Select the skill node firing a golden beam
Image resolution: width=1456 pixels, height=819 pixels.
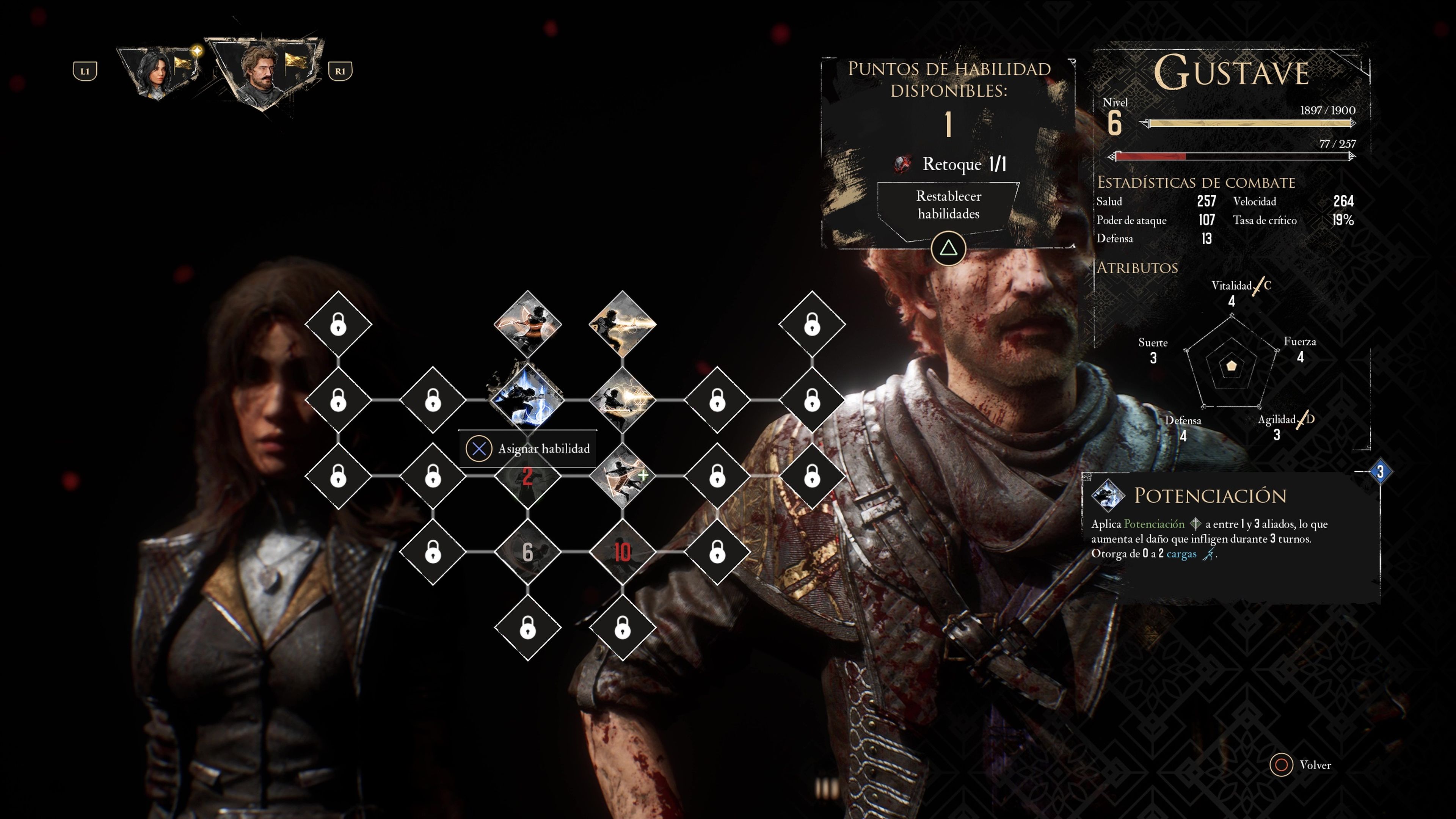click(x=622, y=324)
